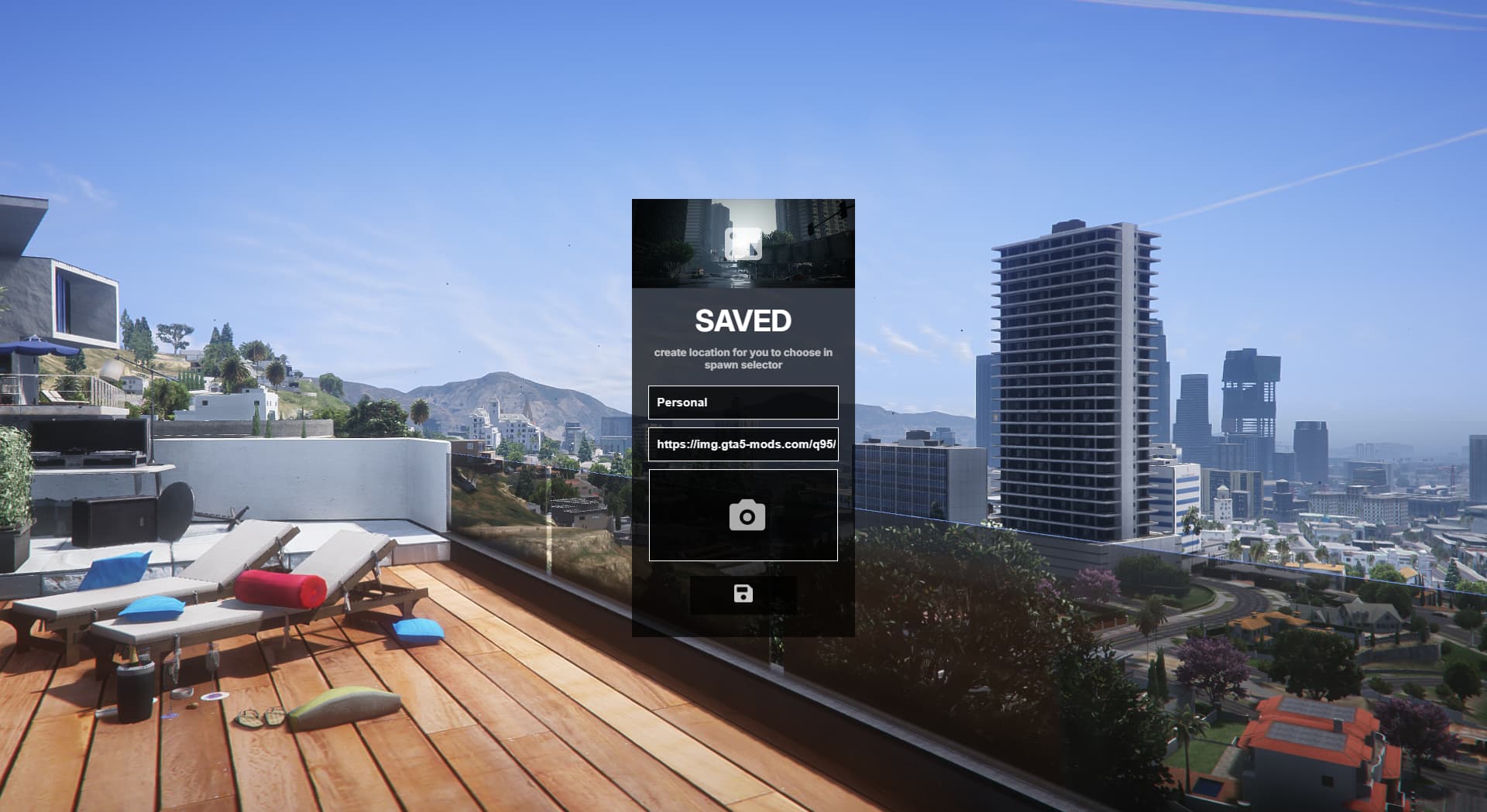Viewport: 1487px width, 812px height.
Task: Select the img.gta5-mods.com URL field
Action: coord(743,444)
